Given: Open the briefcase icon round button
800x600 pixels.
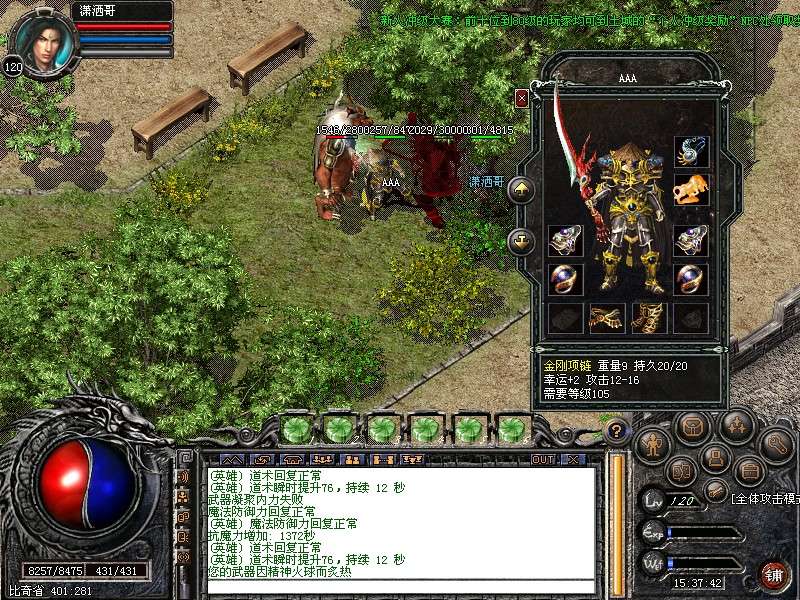Looking at the screenshot, I should pyautogui.click(x=748, y=469).
